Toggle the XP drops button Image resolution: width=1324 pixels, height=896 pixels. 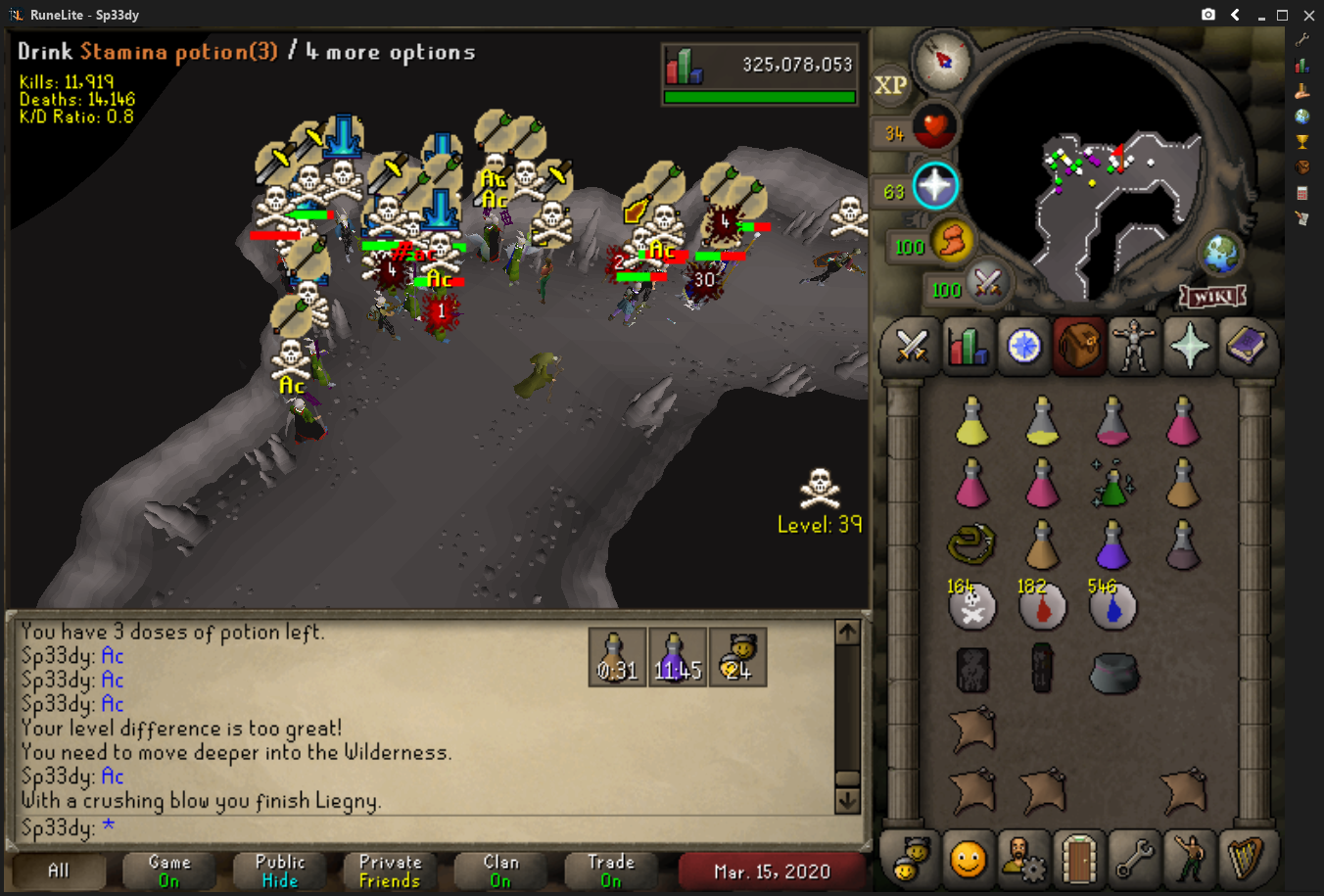890,85
